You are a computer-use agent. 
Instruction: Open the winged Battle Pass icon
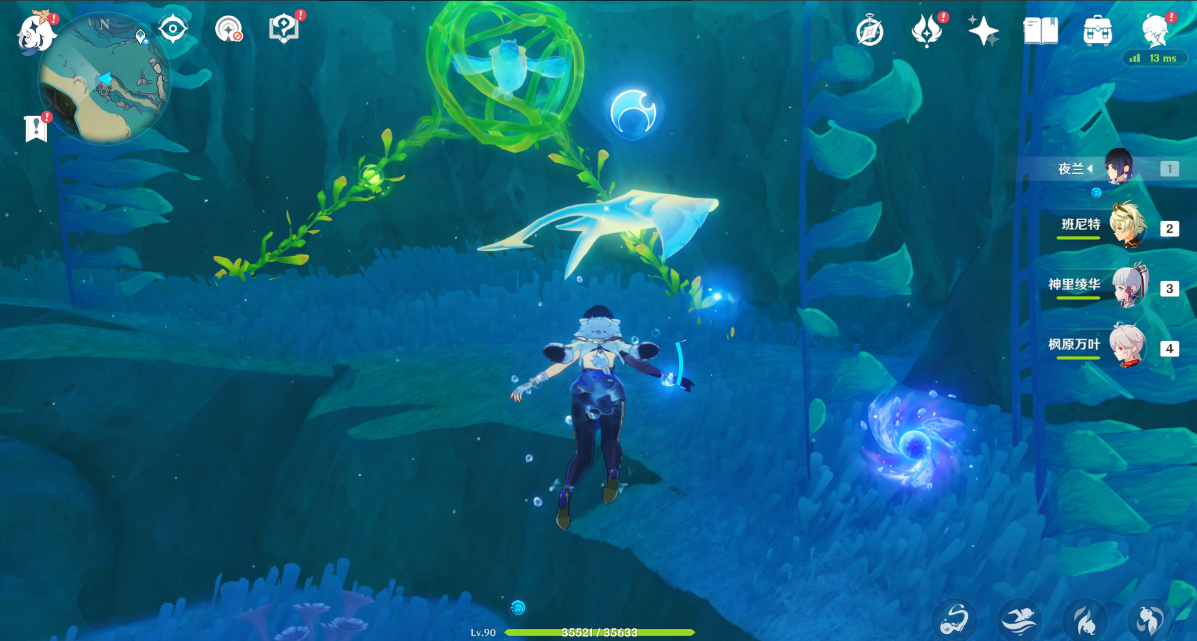tap(927, 31)
